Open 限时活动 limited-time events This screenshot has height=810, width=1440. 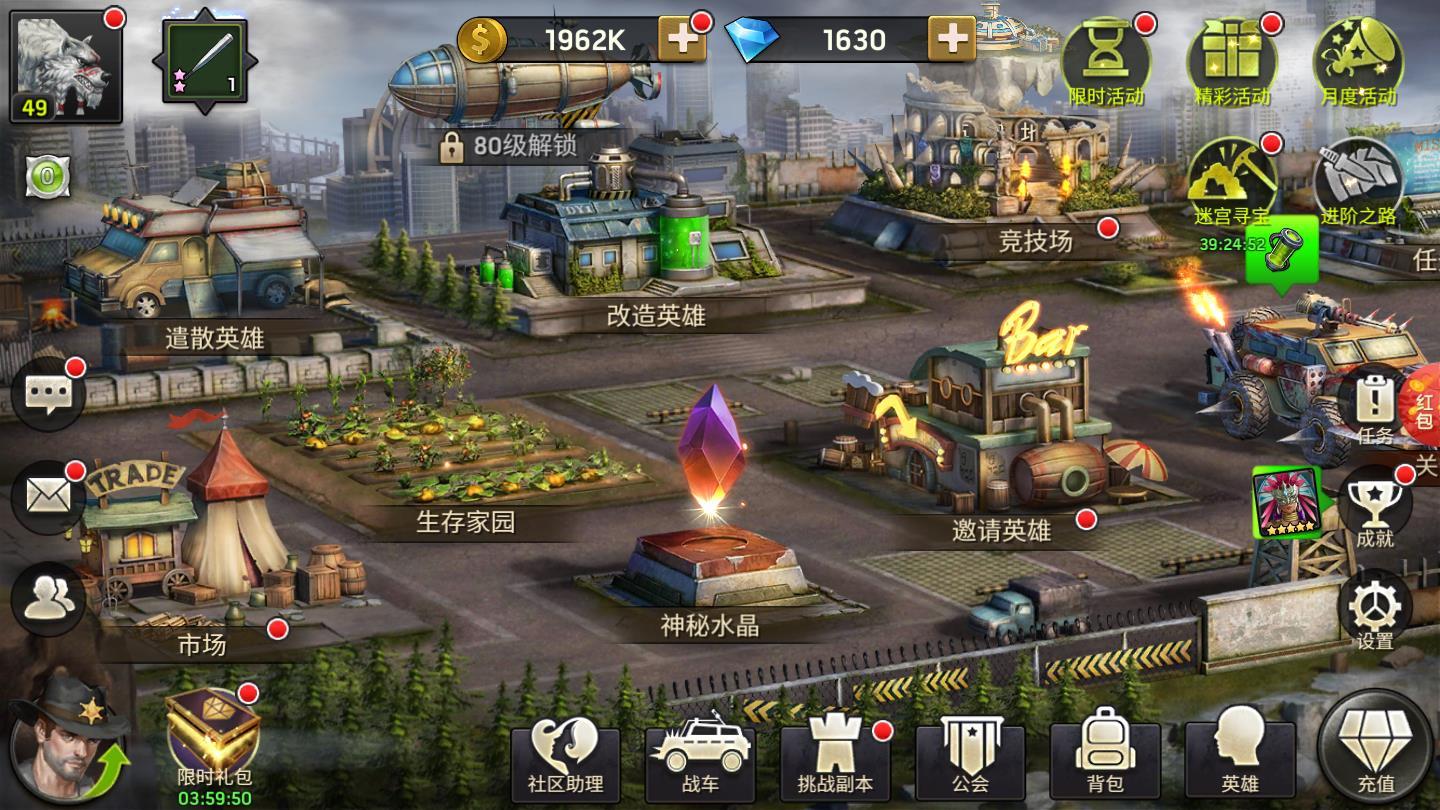pyautogui.click(x=1106, y=62)
